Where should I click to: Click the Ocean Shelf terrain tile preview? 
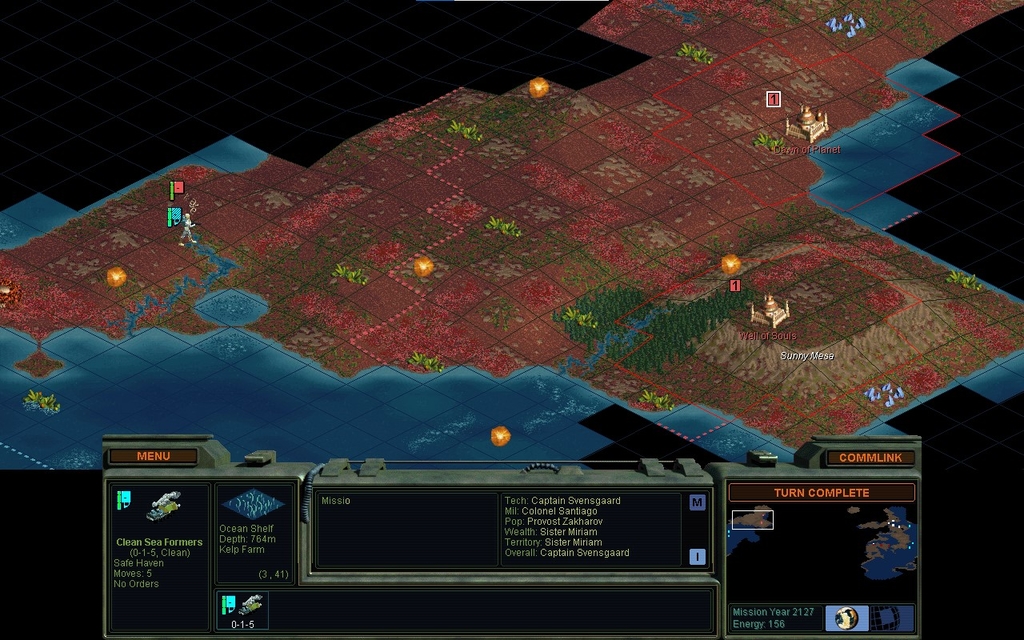pyautogui.click(x=252, y=505)
